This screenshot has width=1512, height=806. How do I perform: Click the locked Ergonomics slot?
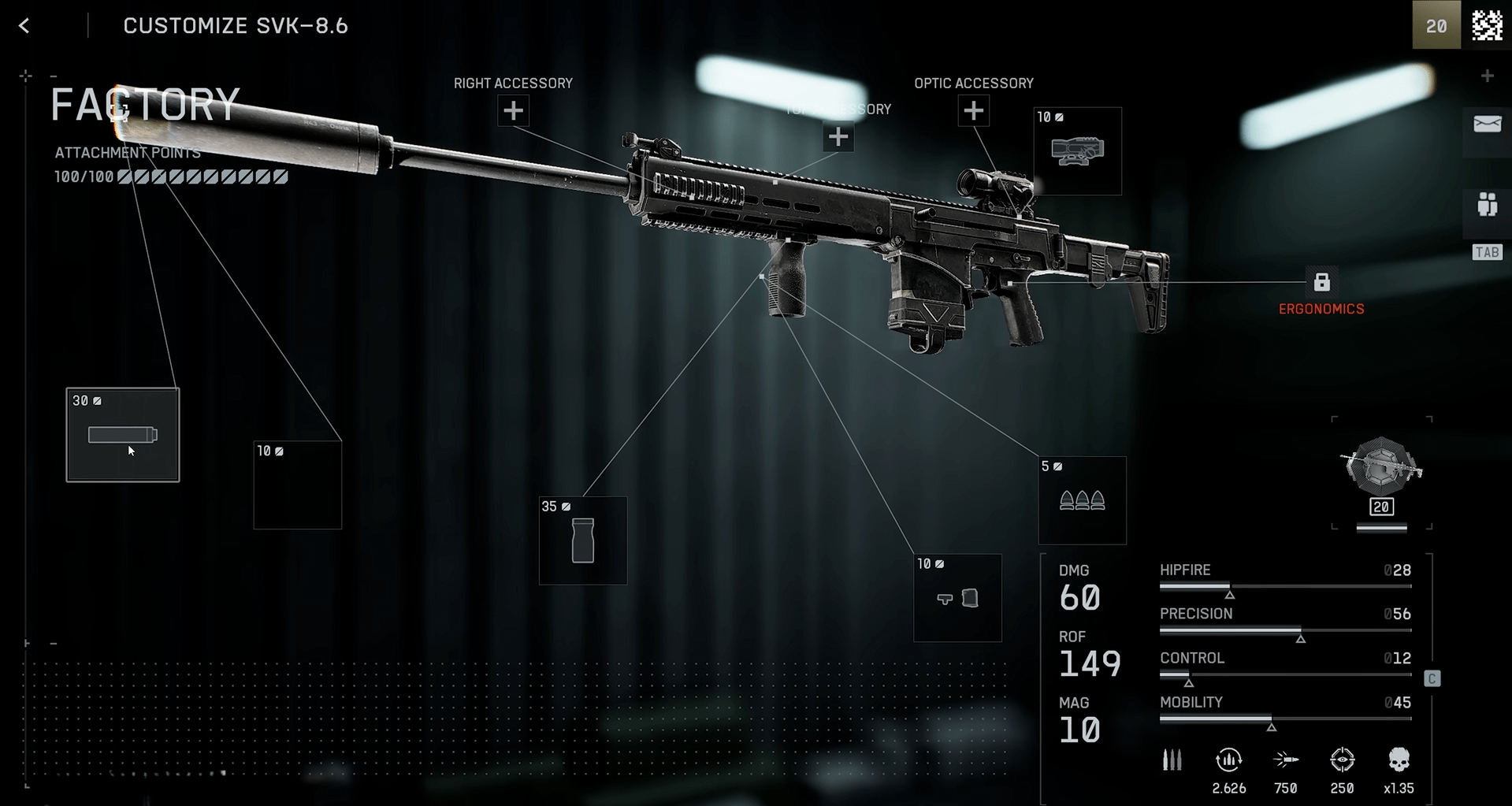(1321, 282)
